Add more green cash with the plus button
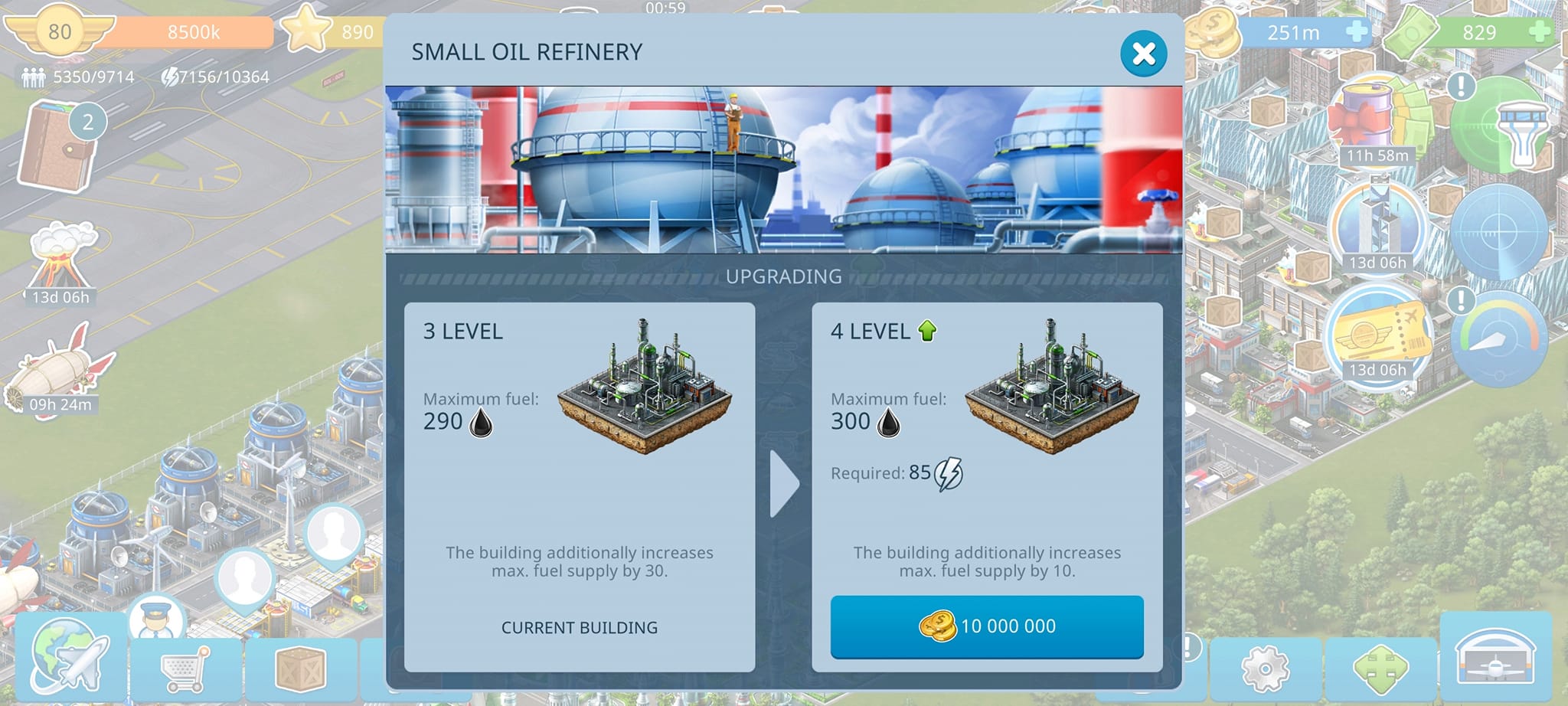This screenshot has height=706, width=1568. click(1539, 32)
